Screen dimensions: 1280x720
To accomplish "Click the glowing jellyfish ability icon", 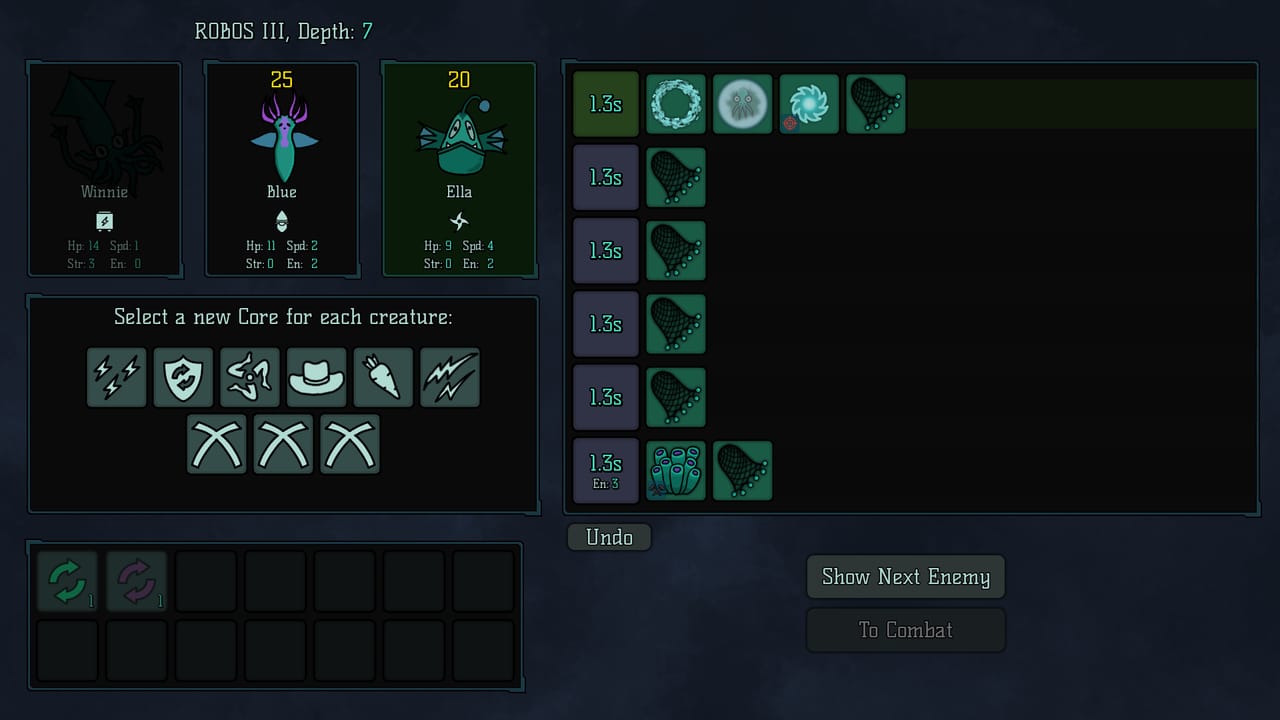I will pos(742,104).
